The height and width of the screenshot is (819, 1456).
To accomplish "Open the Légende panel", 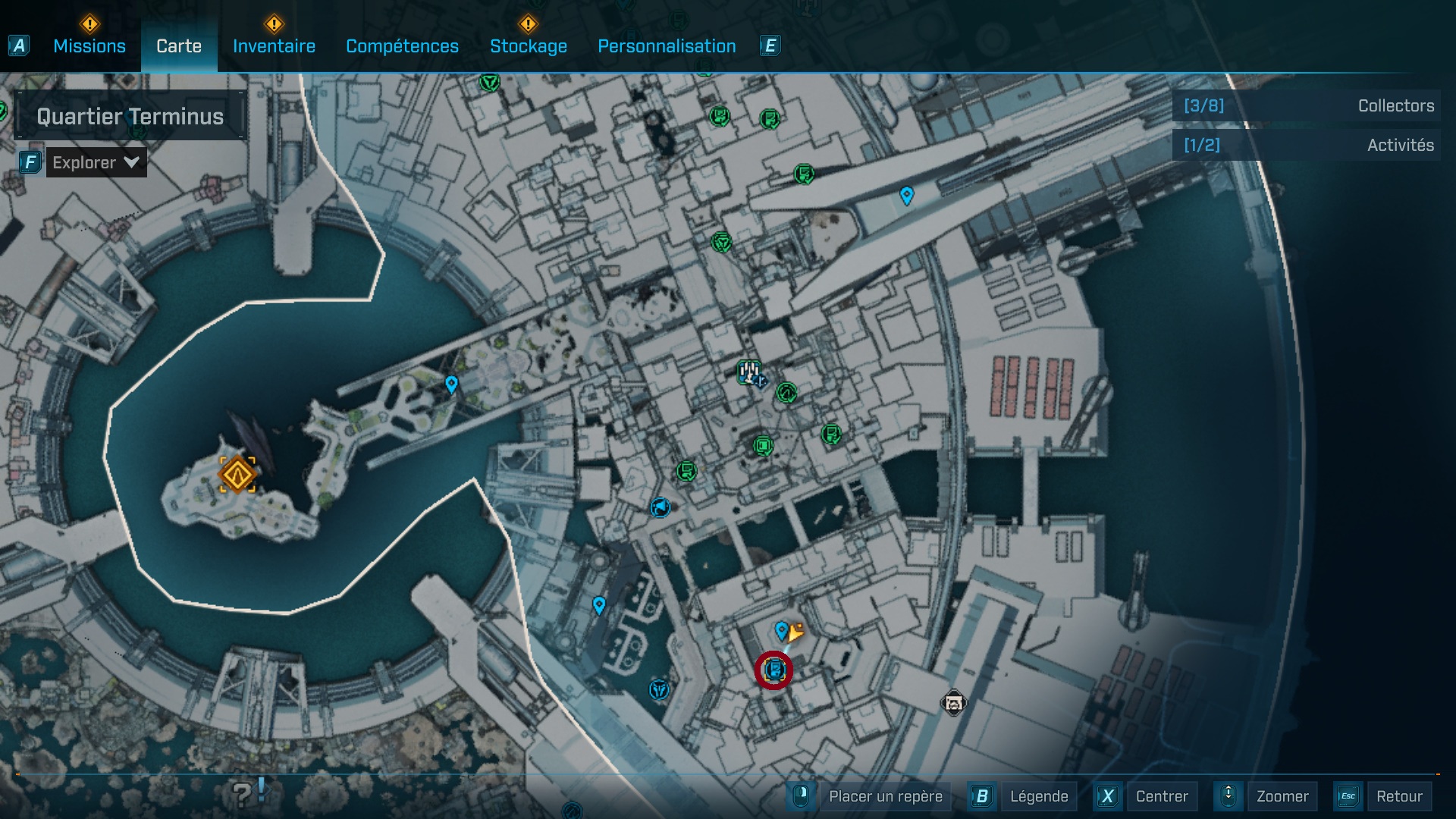I will pos(1040,796).
